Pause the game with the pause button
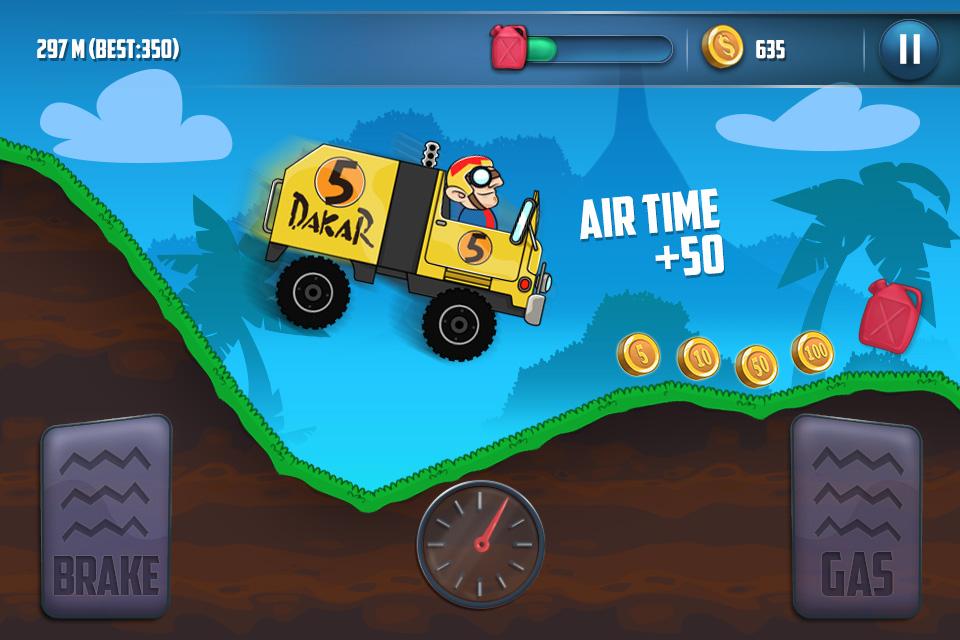 tap(909, 48)
